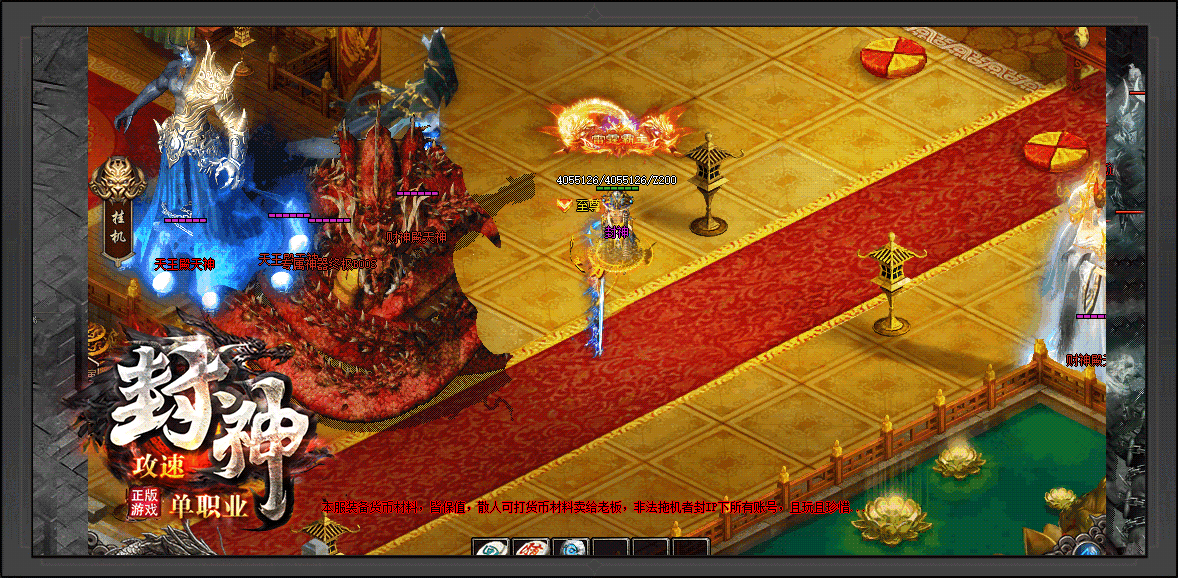Activate the blue swirl orb hotbar slot

pyautogui.click(x=570, y=549)
